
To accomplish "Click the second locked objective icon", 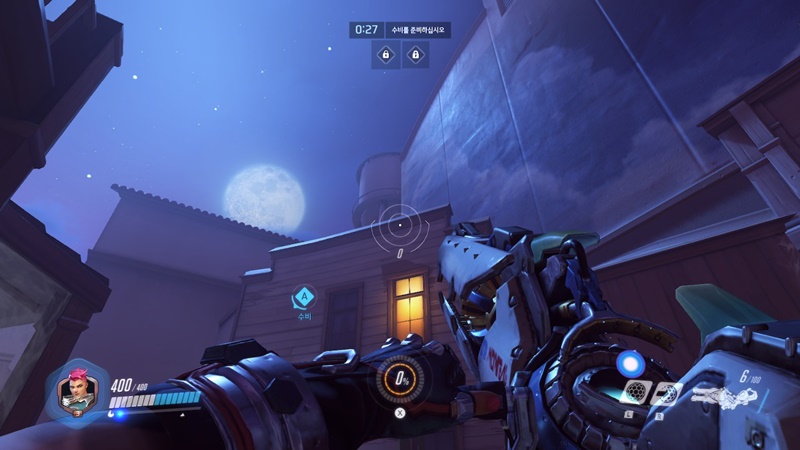I will 414,56.
